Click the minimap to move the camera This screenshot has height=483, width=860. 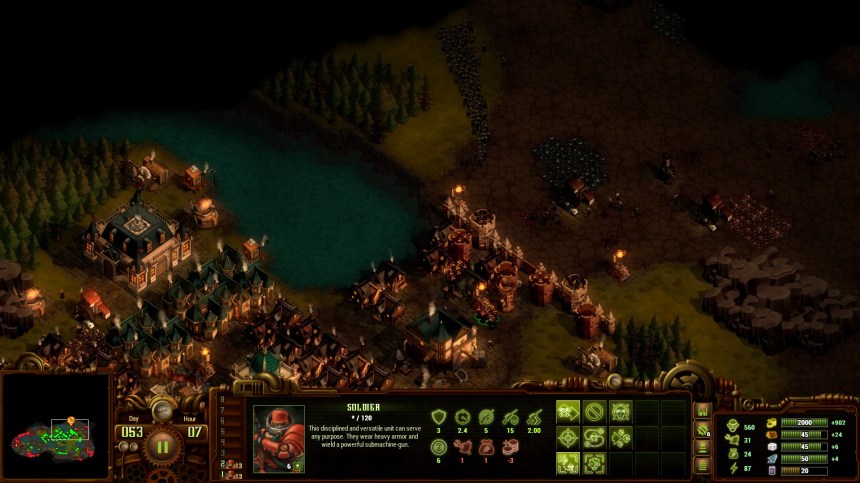55,426
